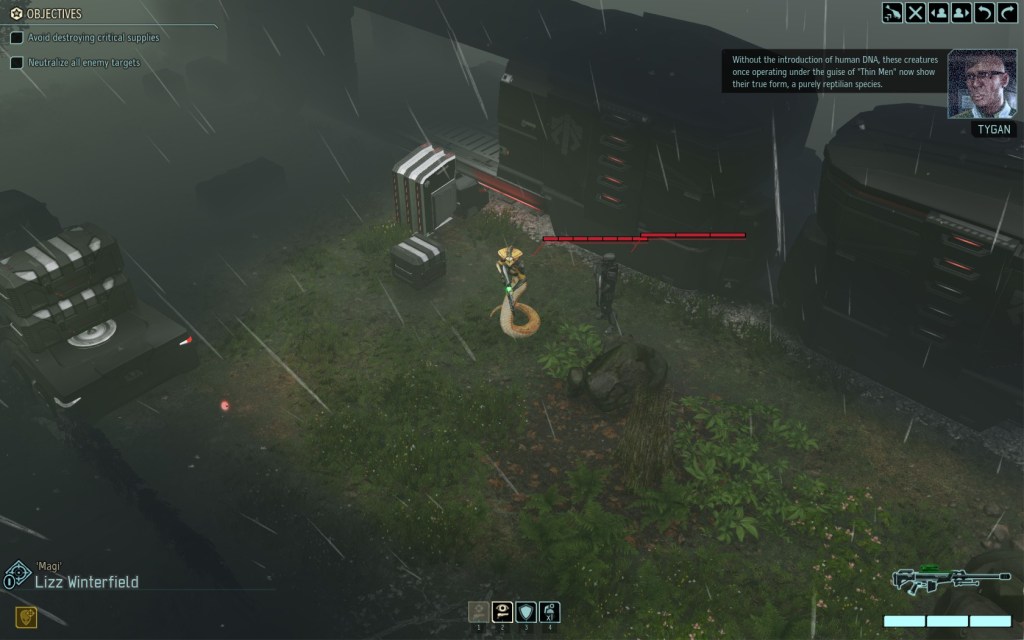Select the previous soldier
The height and width of the screenshot is (640, 1024).
[x=939, y=13]
